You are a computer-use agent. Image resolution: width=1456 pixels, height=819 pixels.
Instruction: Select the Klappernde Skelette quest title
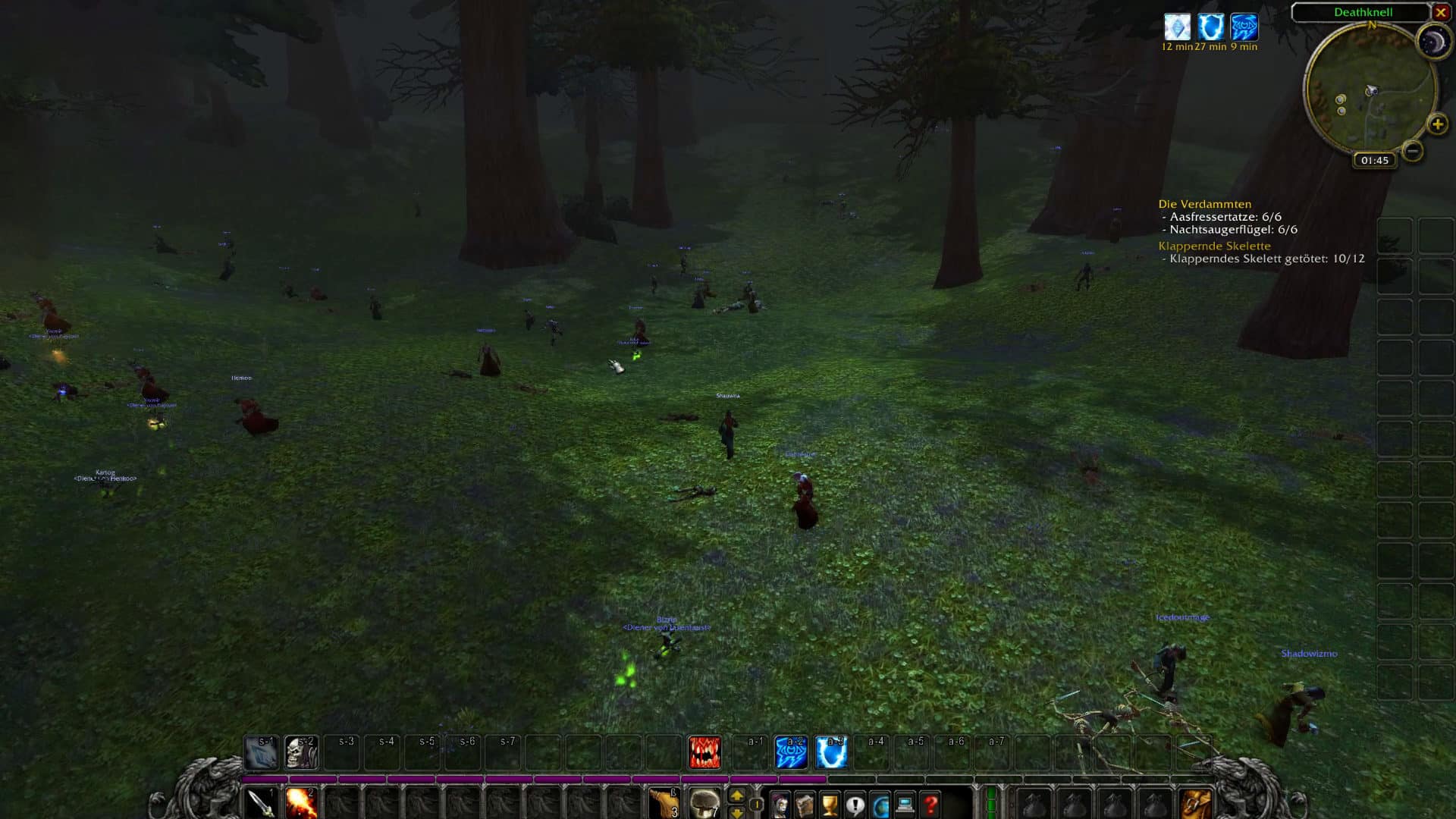(1214, 246)
